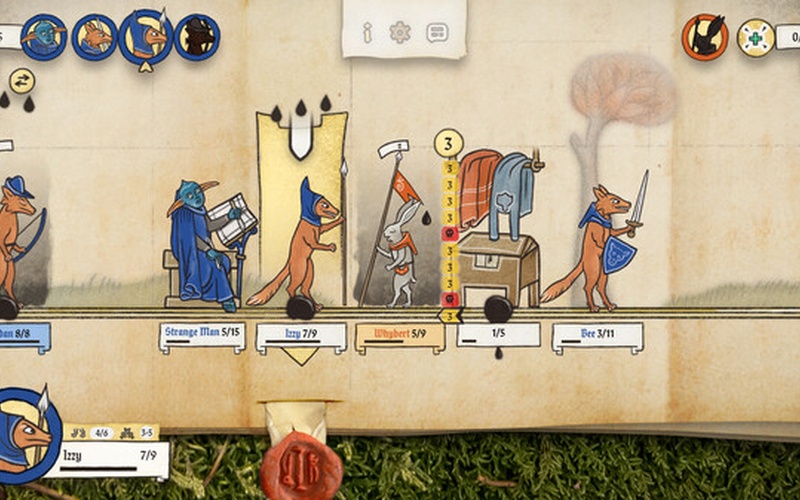800x500 pixels.
Task: Open the info panel with the i icon
Action: point(367,33)
